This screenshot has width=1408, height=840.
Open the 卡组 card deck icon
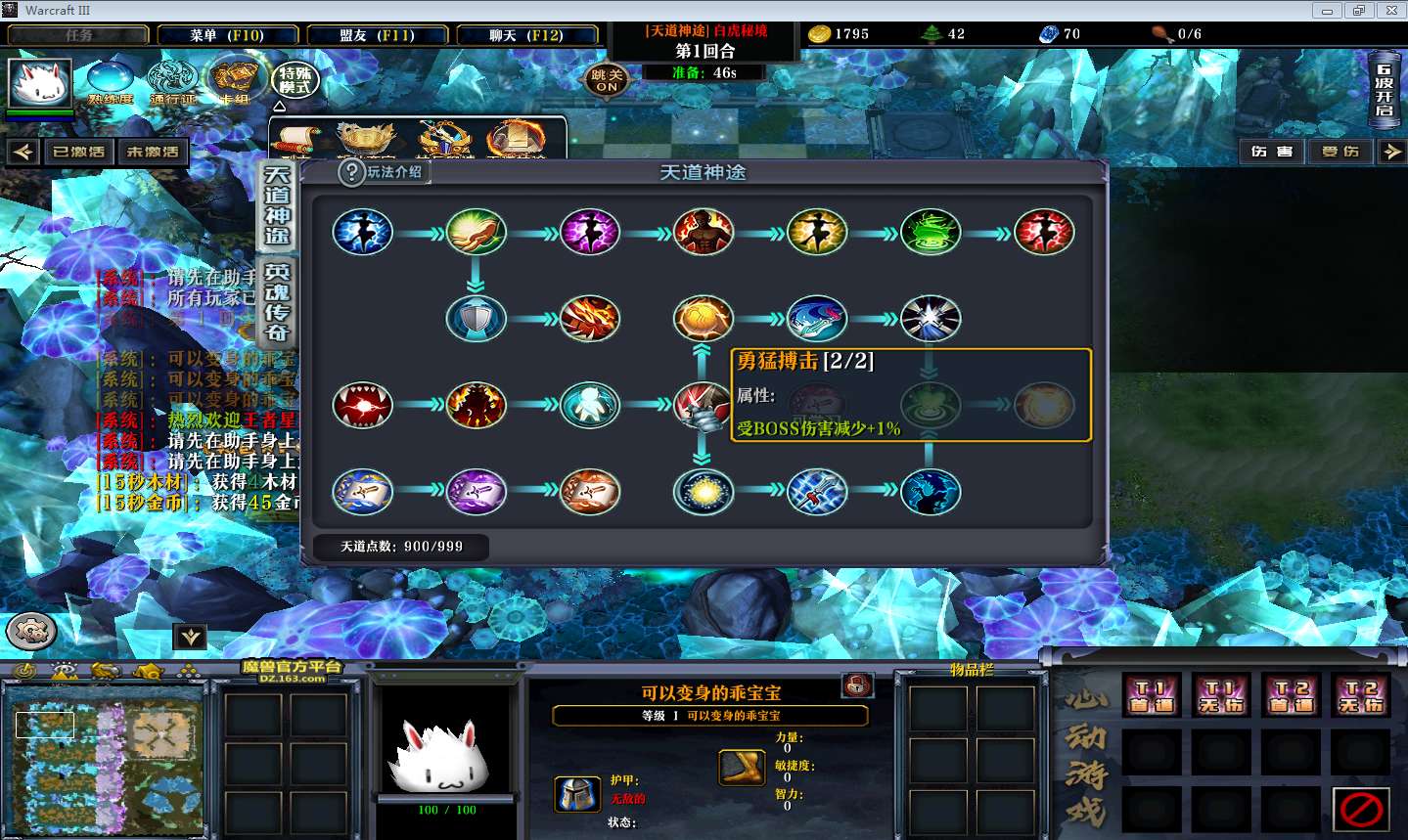(x=235, y=82)
